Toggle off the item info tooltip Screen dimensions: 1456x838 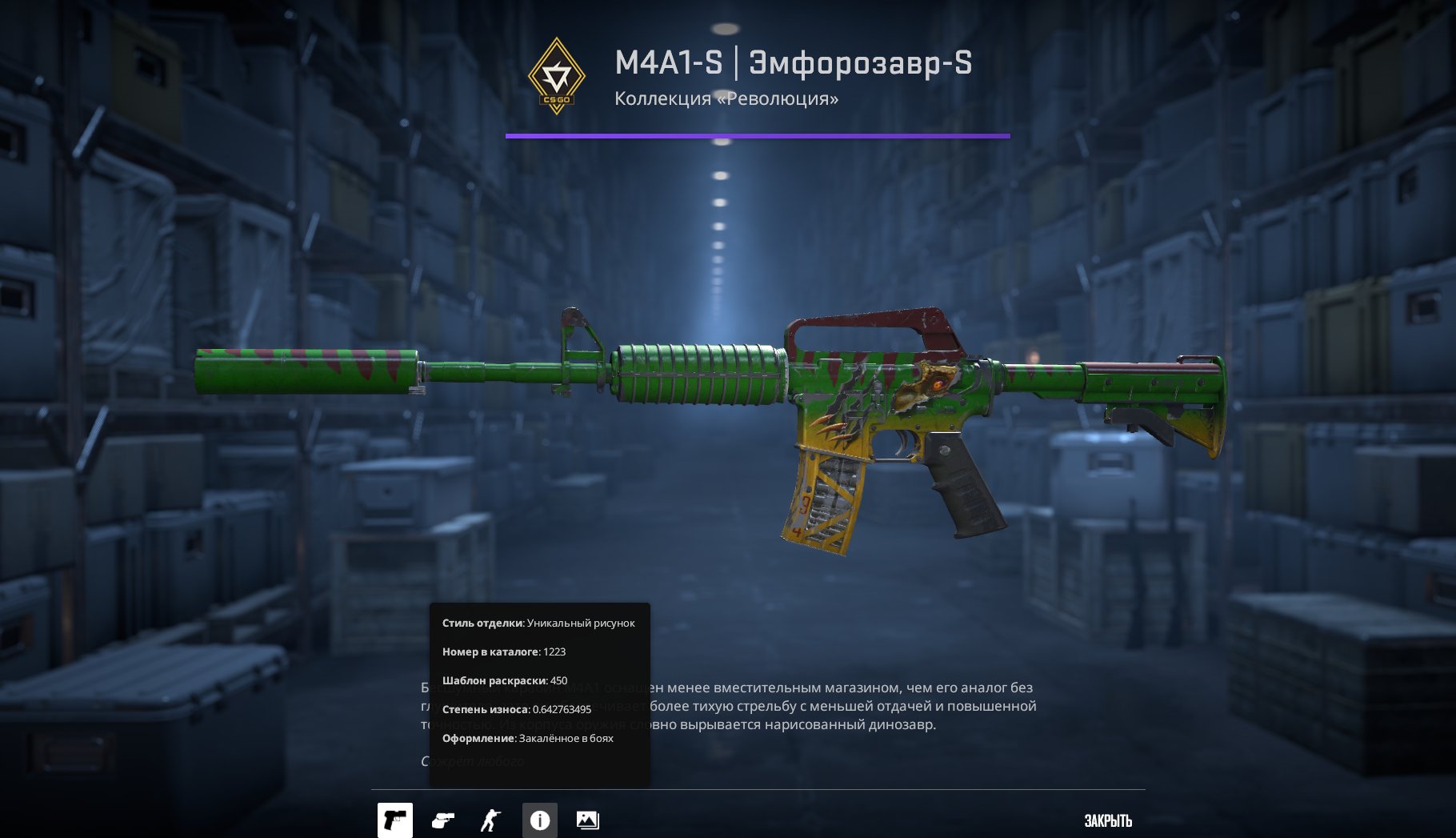[540, 820]
